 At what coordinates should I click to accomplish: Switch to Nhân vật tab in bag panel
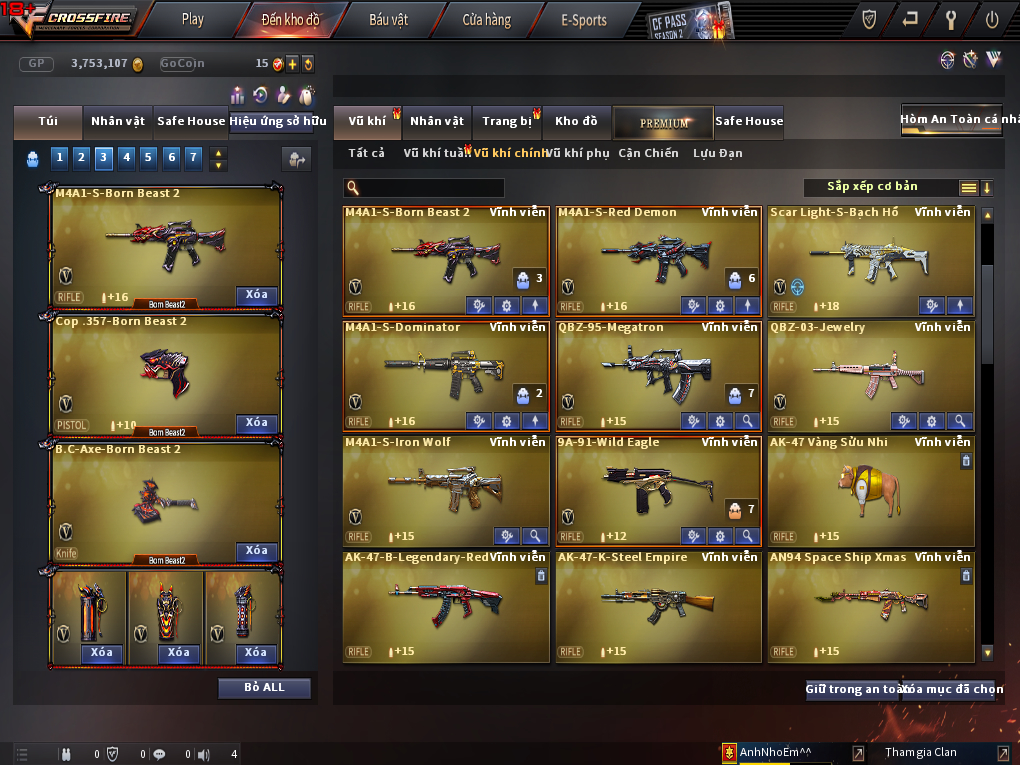tap(118, 121)
